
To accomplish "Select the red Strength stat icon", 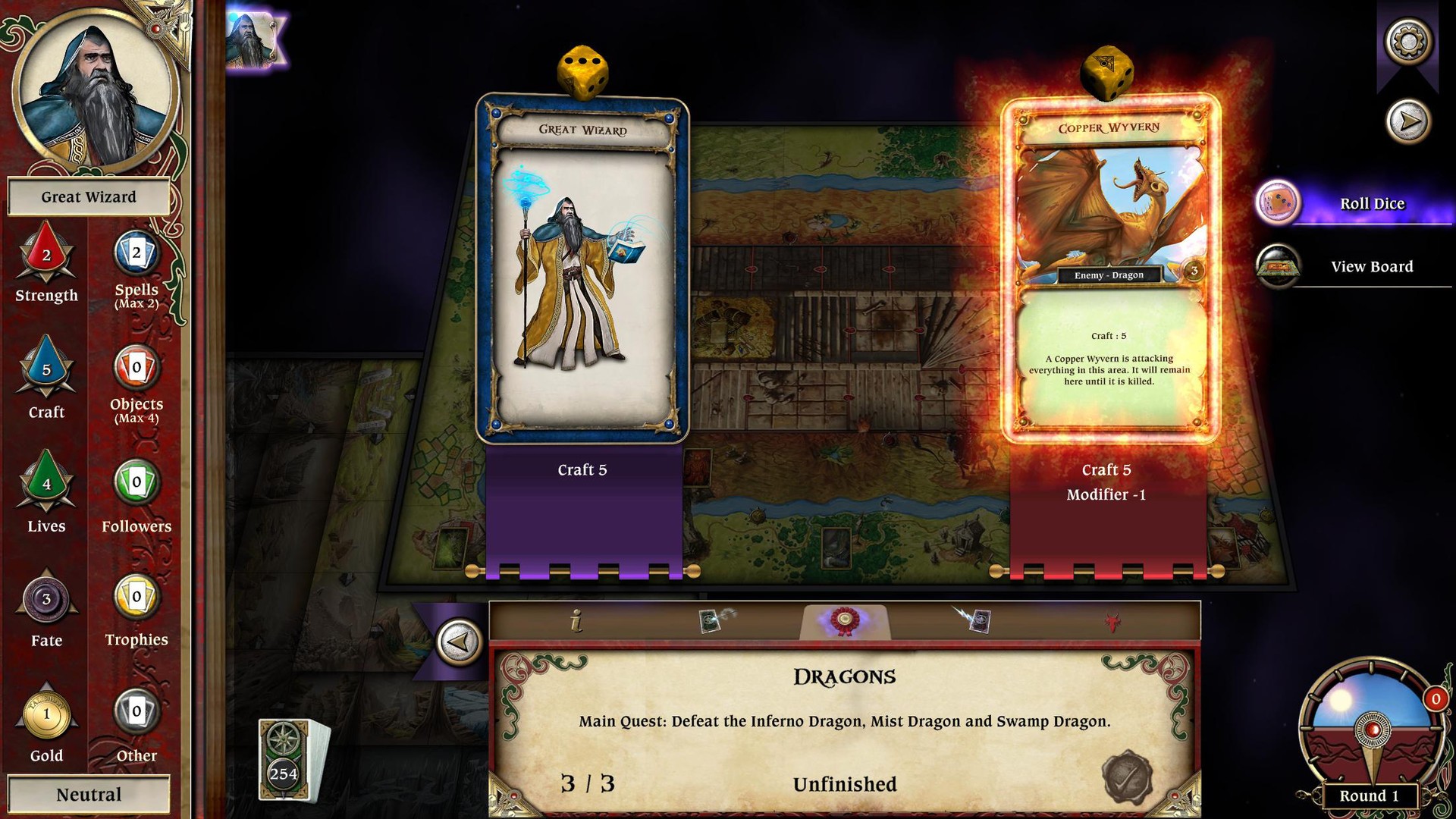I will [45, 256].
